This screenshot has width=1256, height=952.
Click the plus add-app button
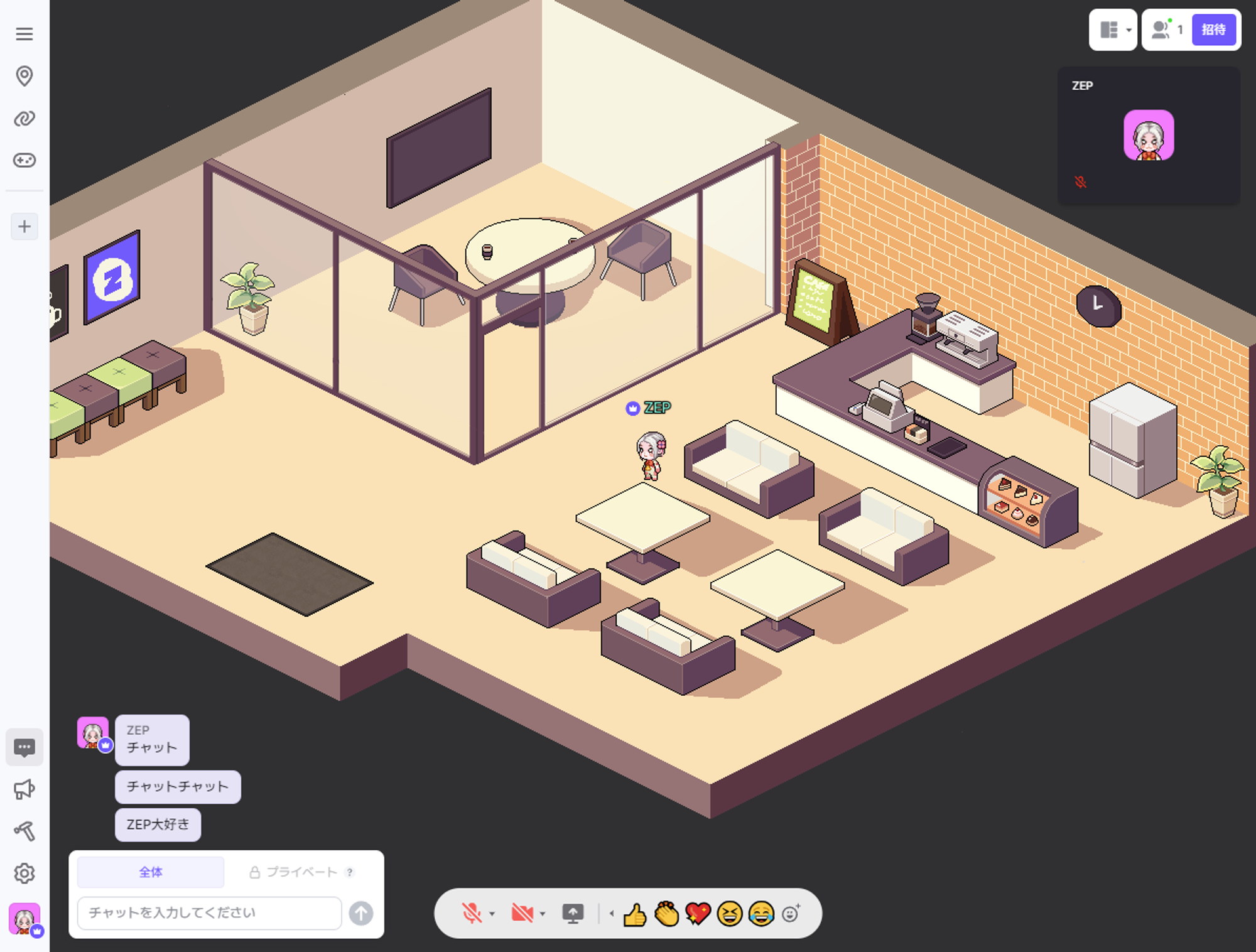(24, 227)
